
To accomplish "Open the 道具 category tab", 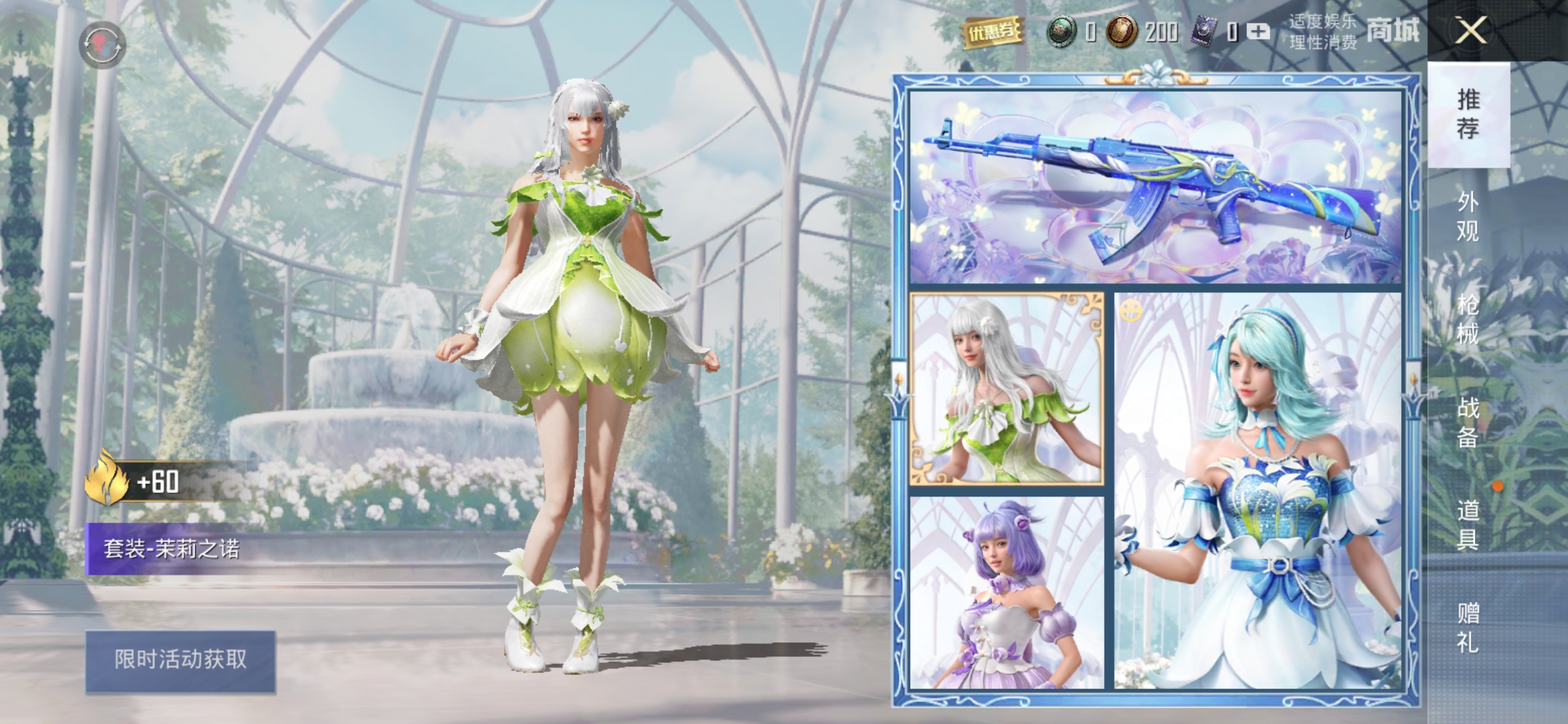I will tap(1468, 525).
